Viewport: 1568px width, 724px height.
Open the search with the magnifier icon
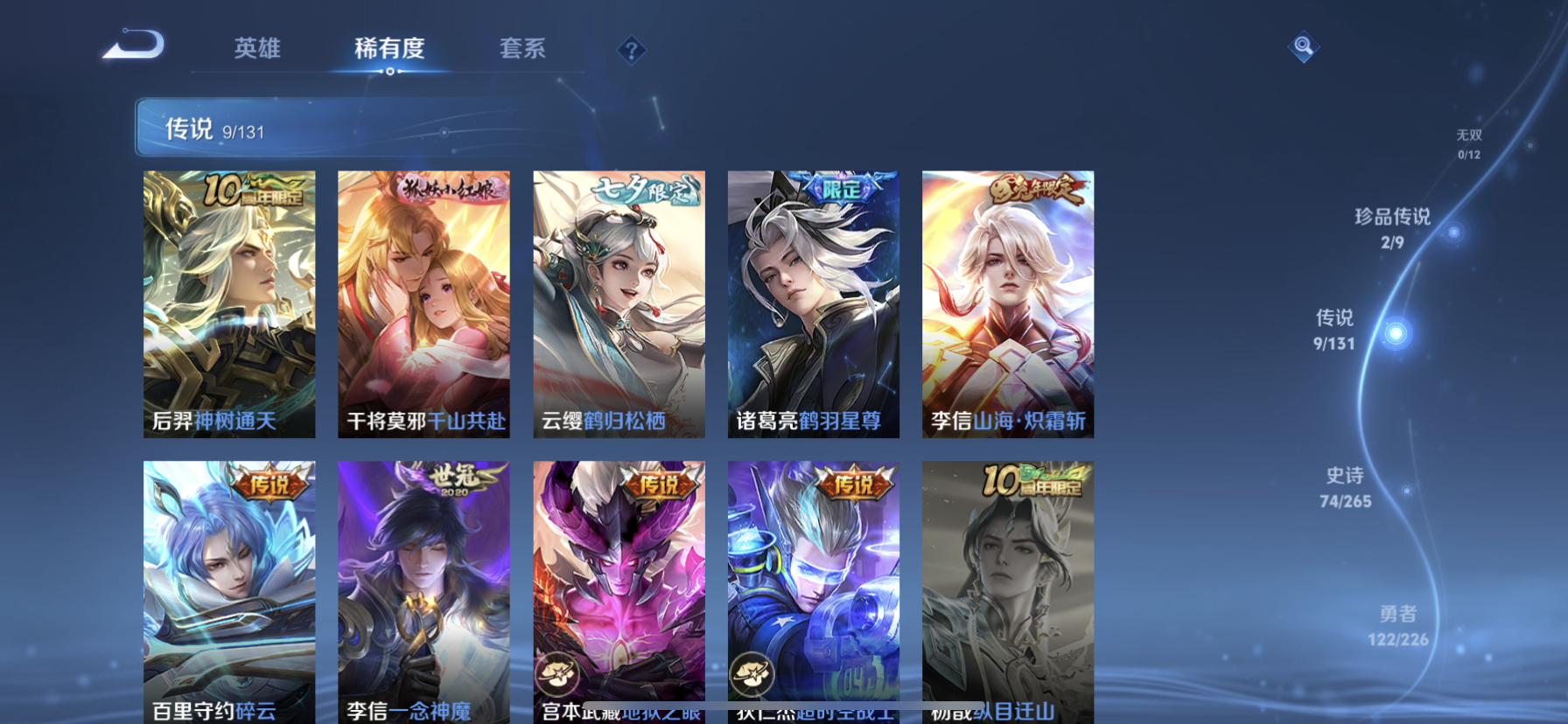click(1303, 46)
